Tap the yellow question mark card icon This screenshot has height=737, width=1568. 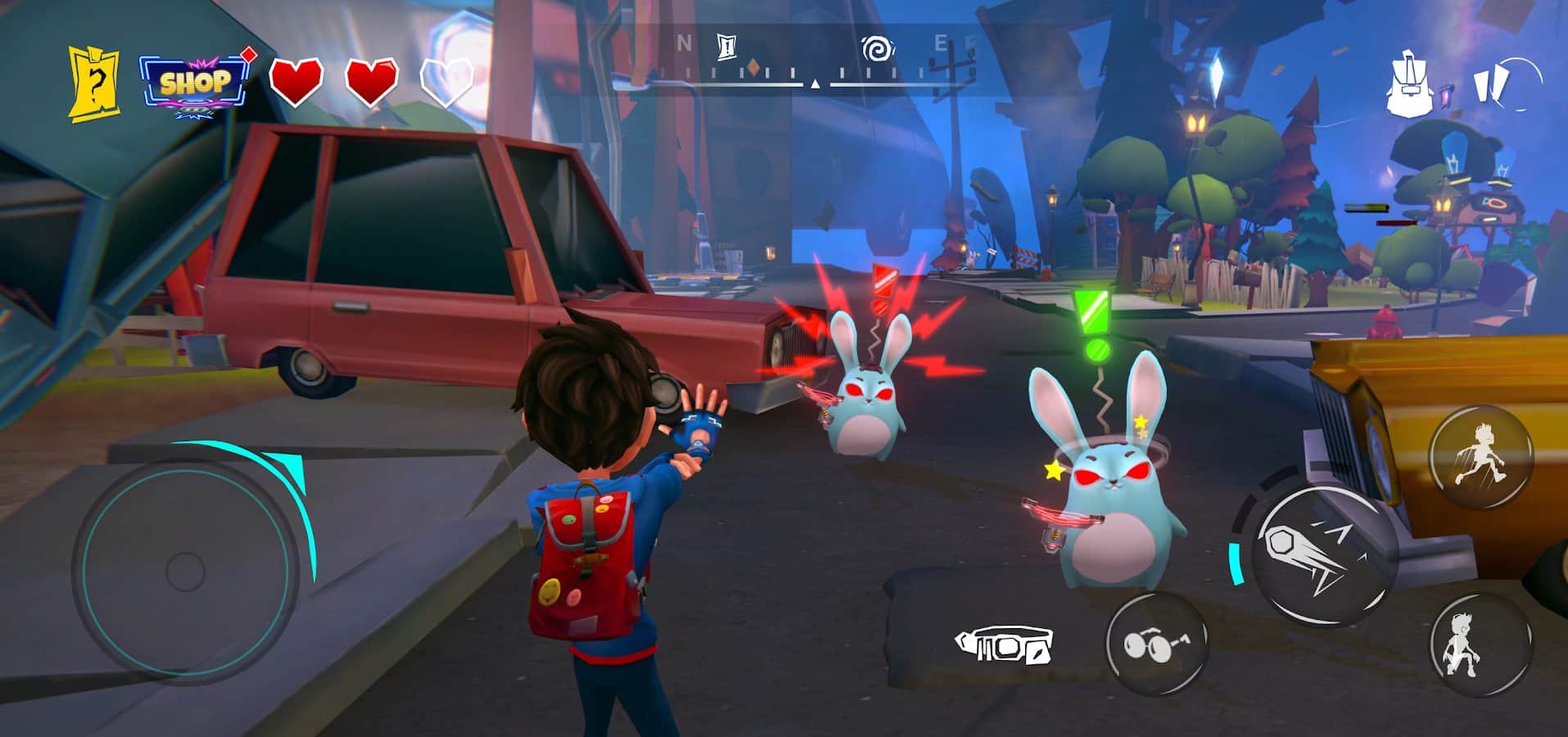[x=93, y=84]
